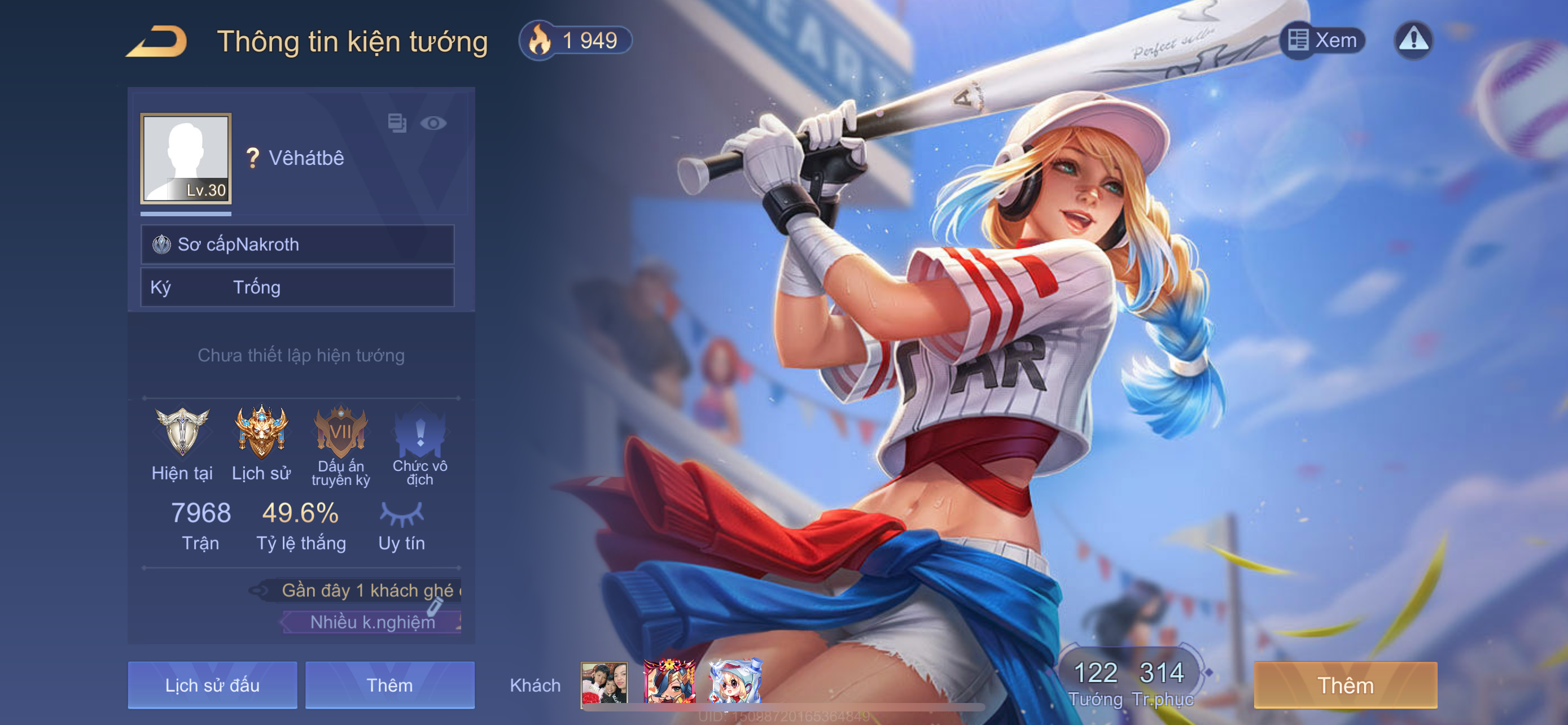
Task: Open the copy profile card icon
Action: point(397,124)
